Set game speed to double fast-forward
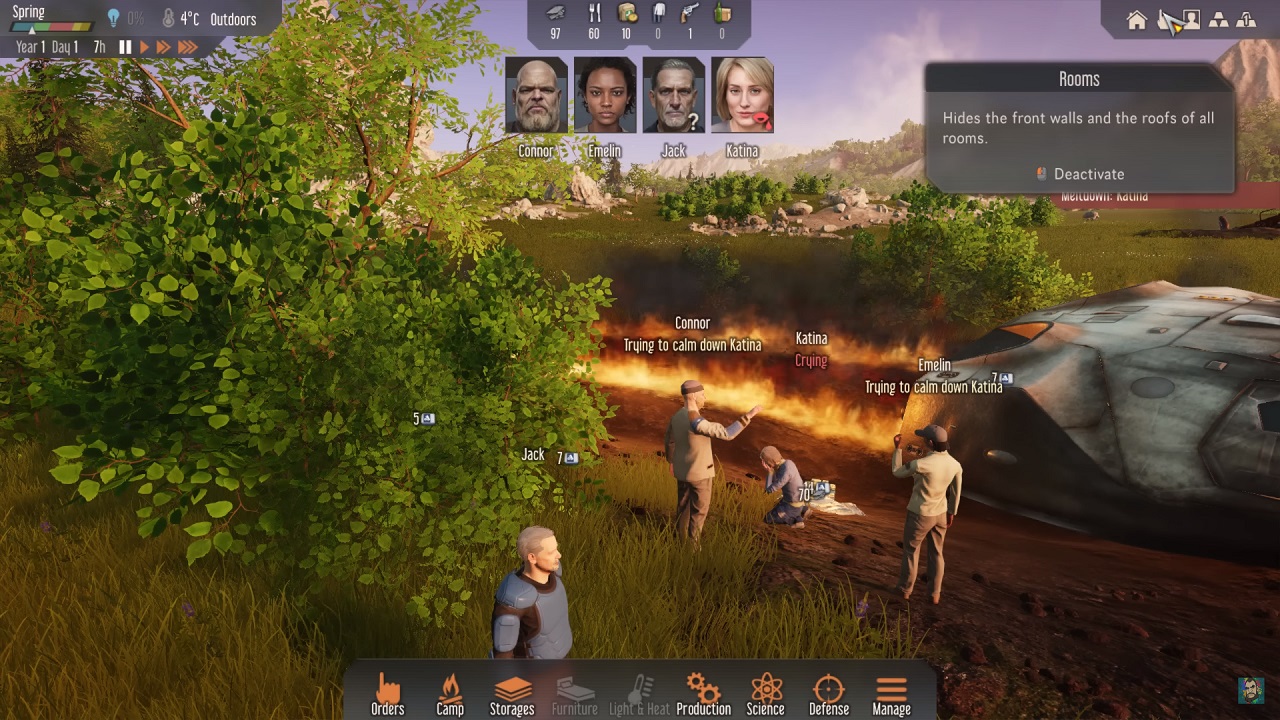Image resolution: width=1280 pixels, height=720 pixels. click(x=163, y=47)
